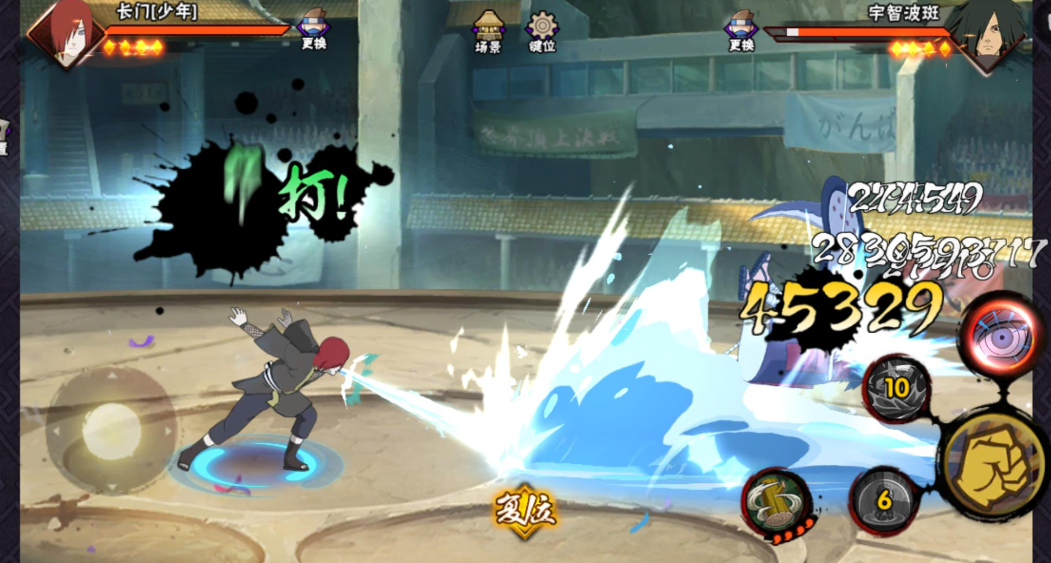This screenshot has width=1051, height=563.
Task: Click 更换 beside 长门[少年]'s health bar
Action: tap(313, 30)
